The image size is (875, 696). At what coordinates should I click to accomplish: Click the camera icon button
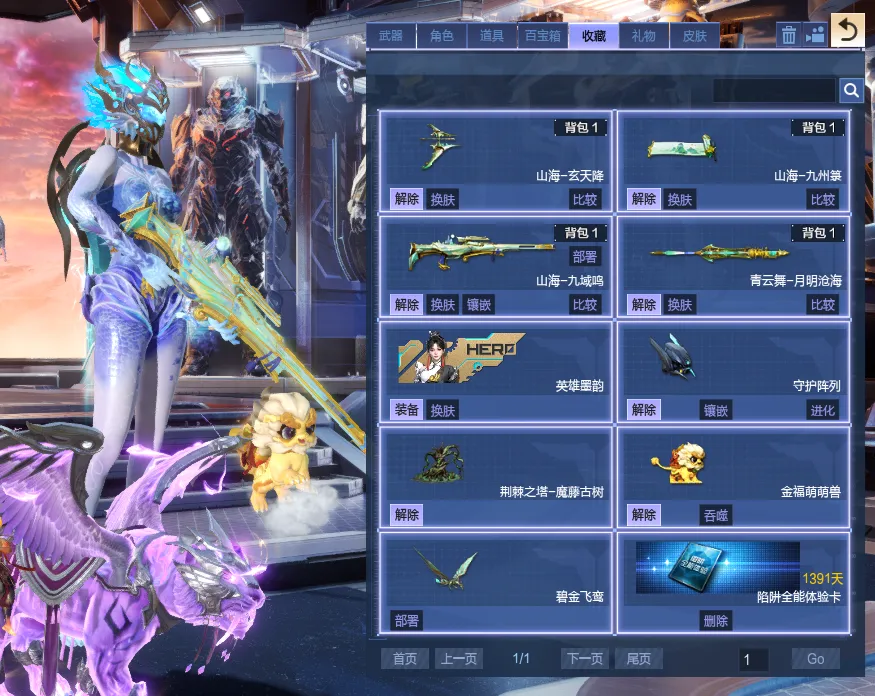click(x=816, y=35)
